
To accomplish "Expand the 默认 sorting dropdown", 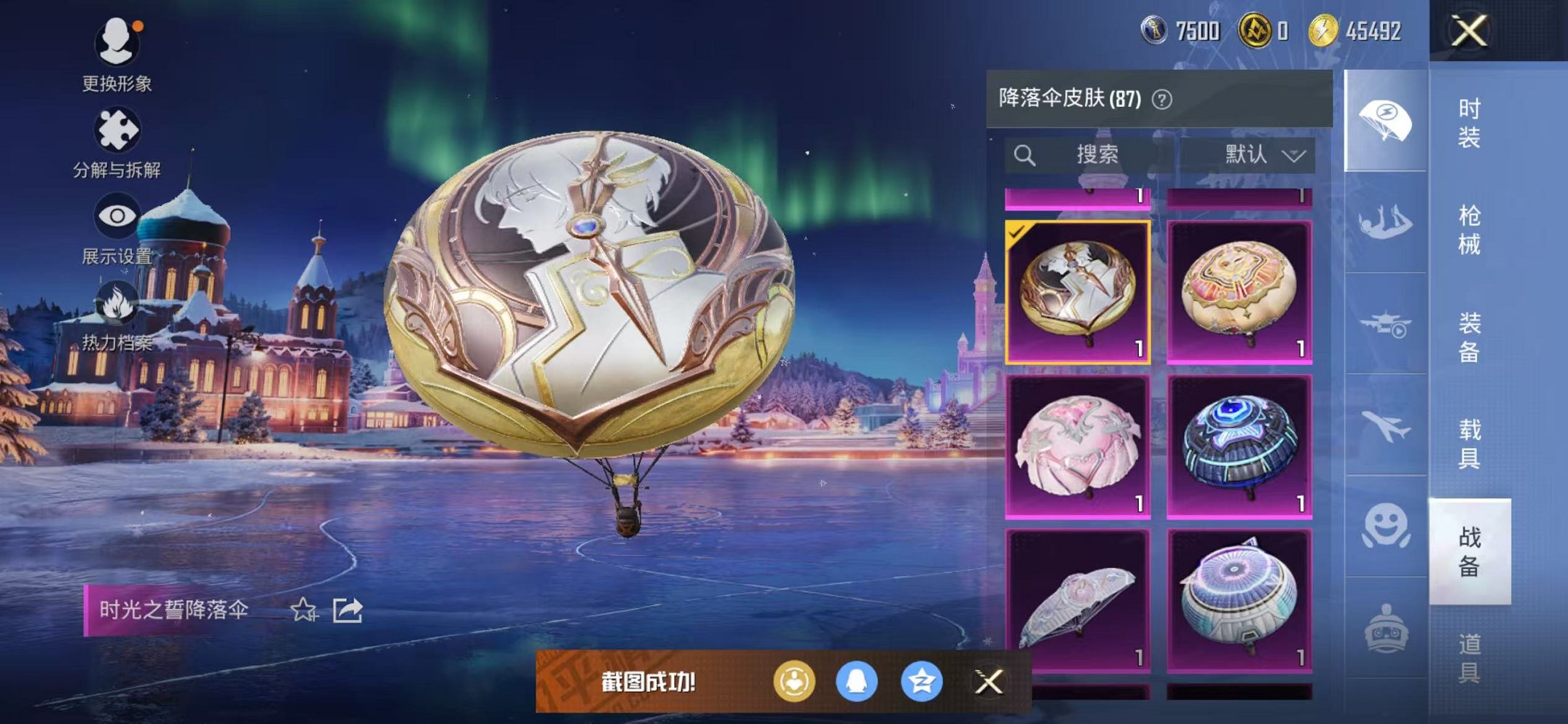I will point(1261,154).
